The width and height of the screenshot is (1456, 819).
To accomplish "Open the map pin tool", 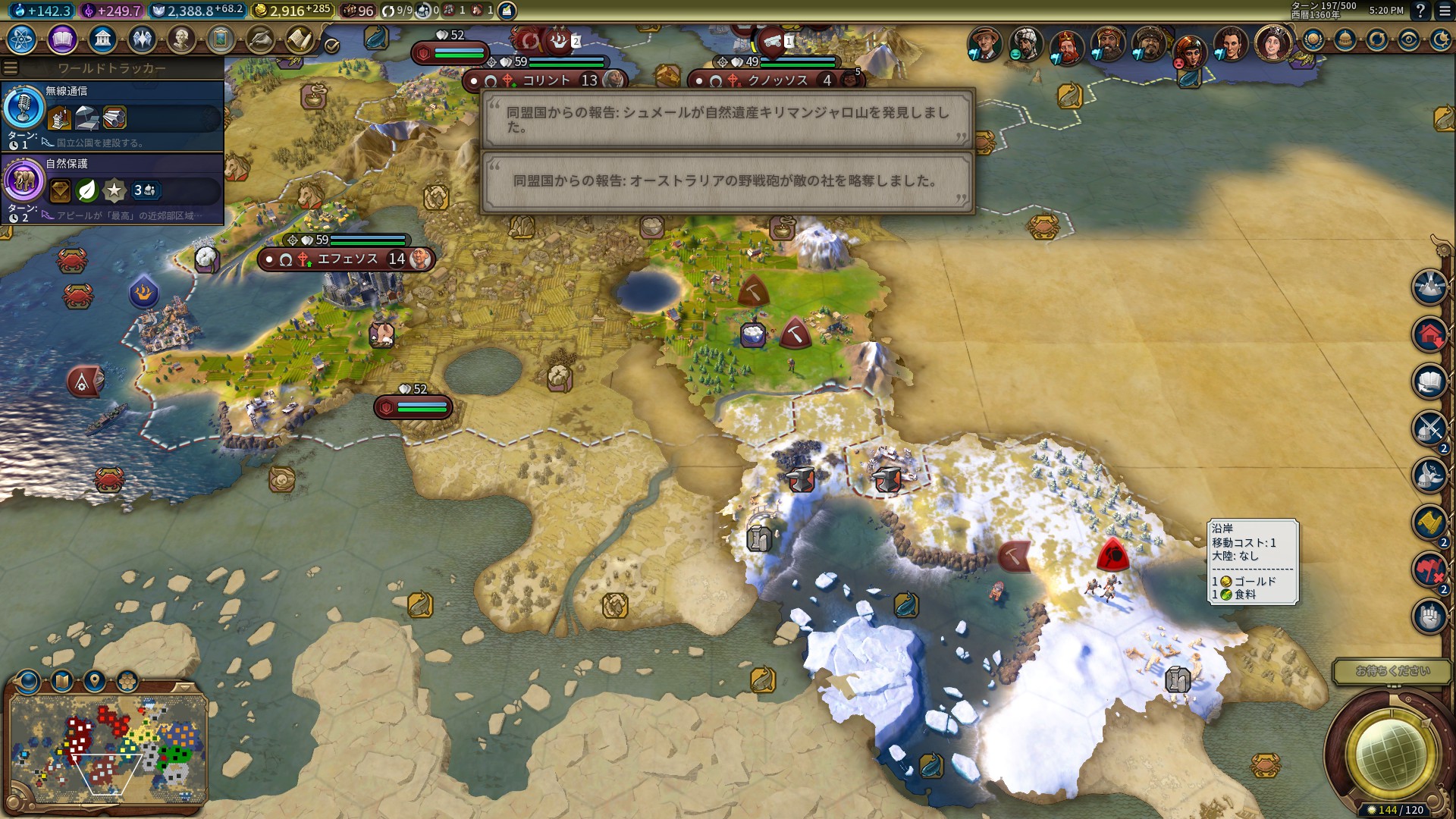I will (x=94, y=681).
